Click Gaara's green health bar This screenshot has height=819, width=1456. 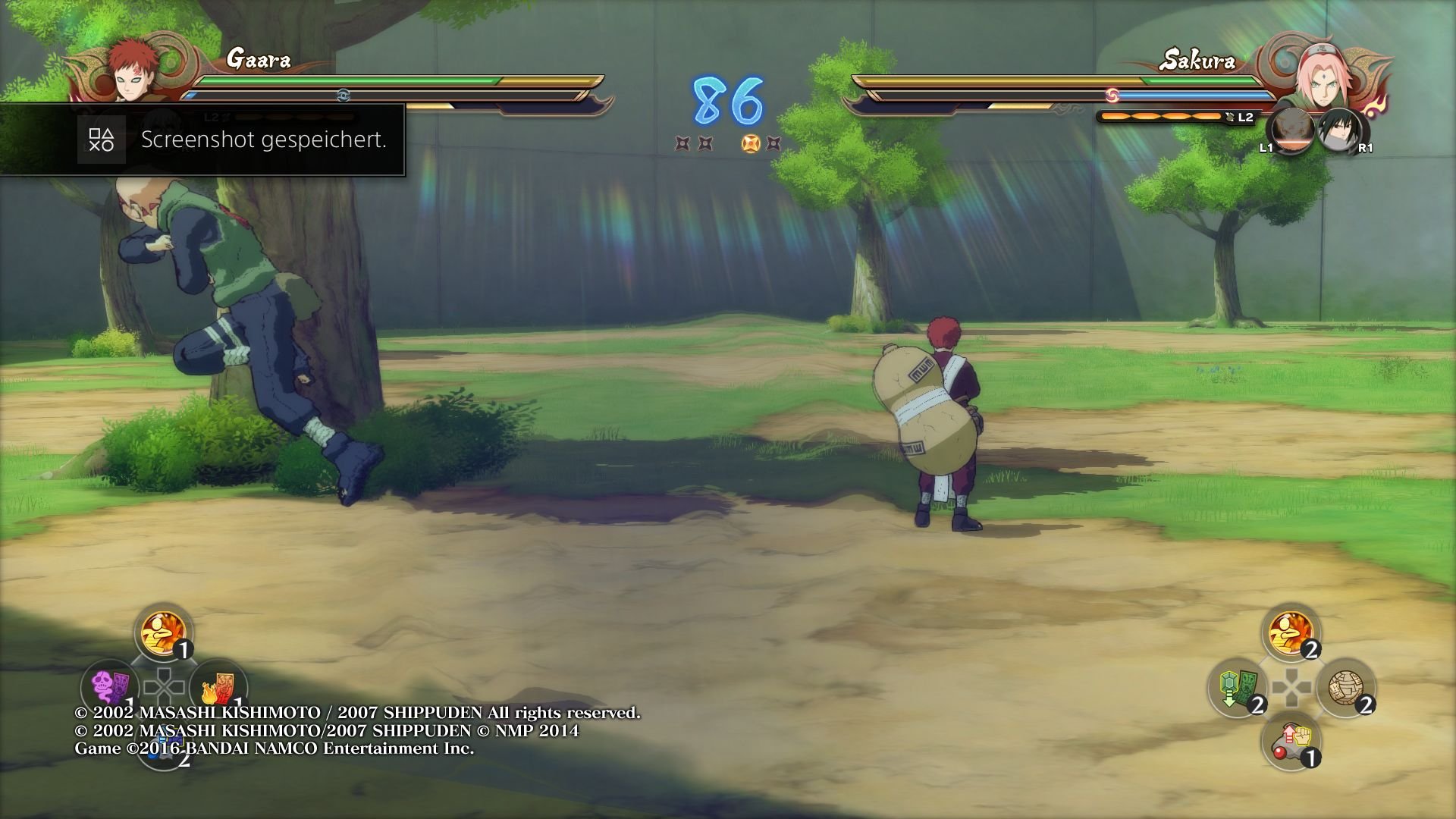point(341,80)
